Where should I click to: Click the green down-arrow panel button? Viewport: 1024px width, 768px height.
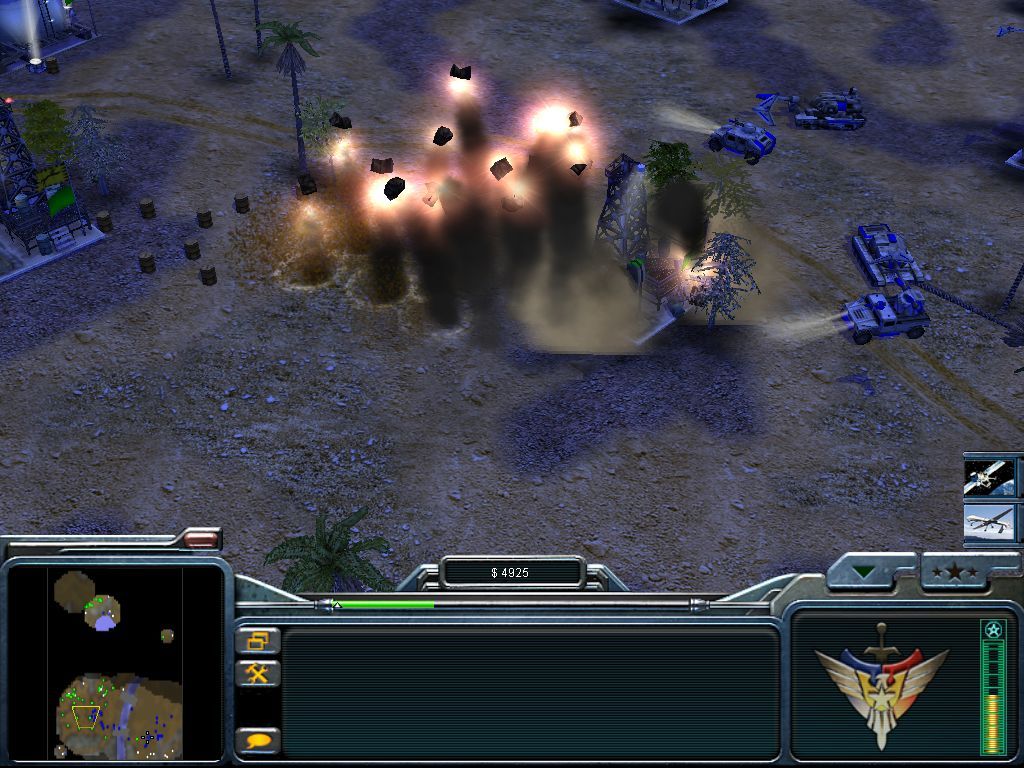pyautogui.click(x=863, y=573)
